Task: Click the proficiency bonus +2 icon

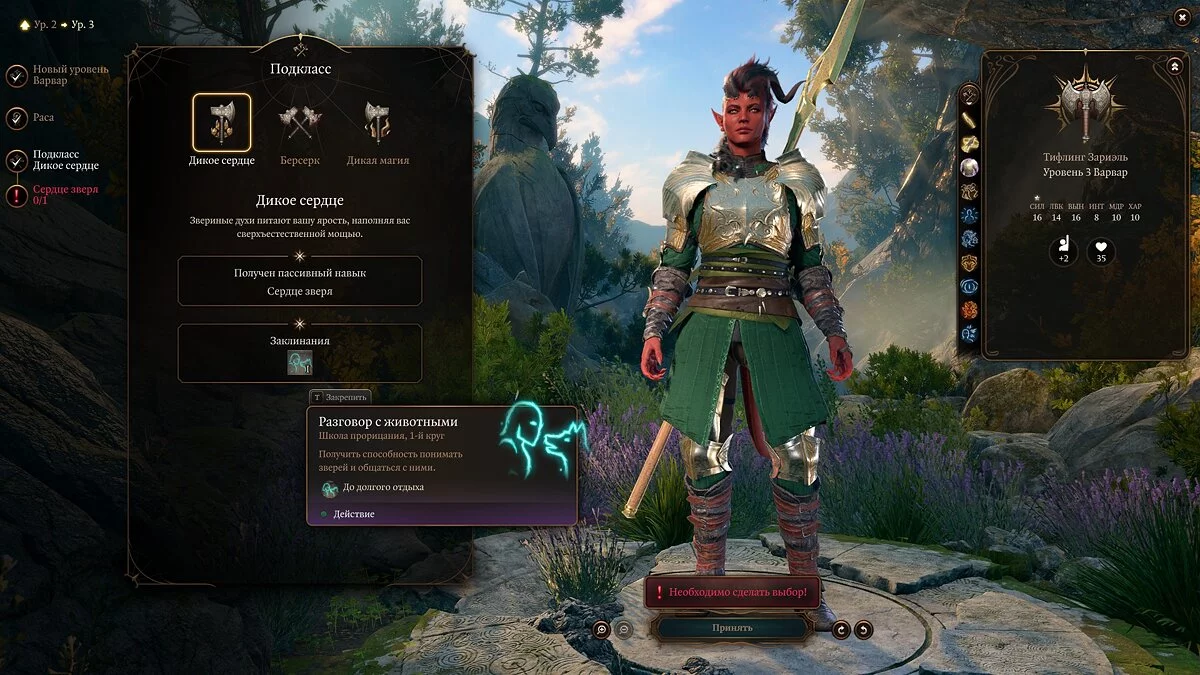Action: [1063, 250]
